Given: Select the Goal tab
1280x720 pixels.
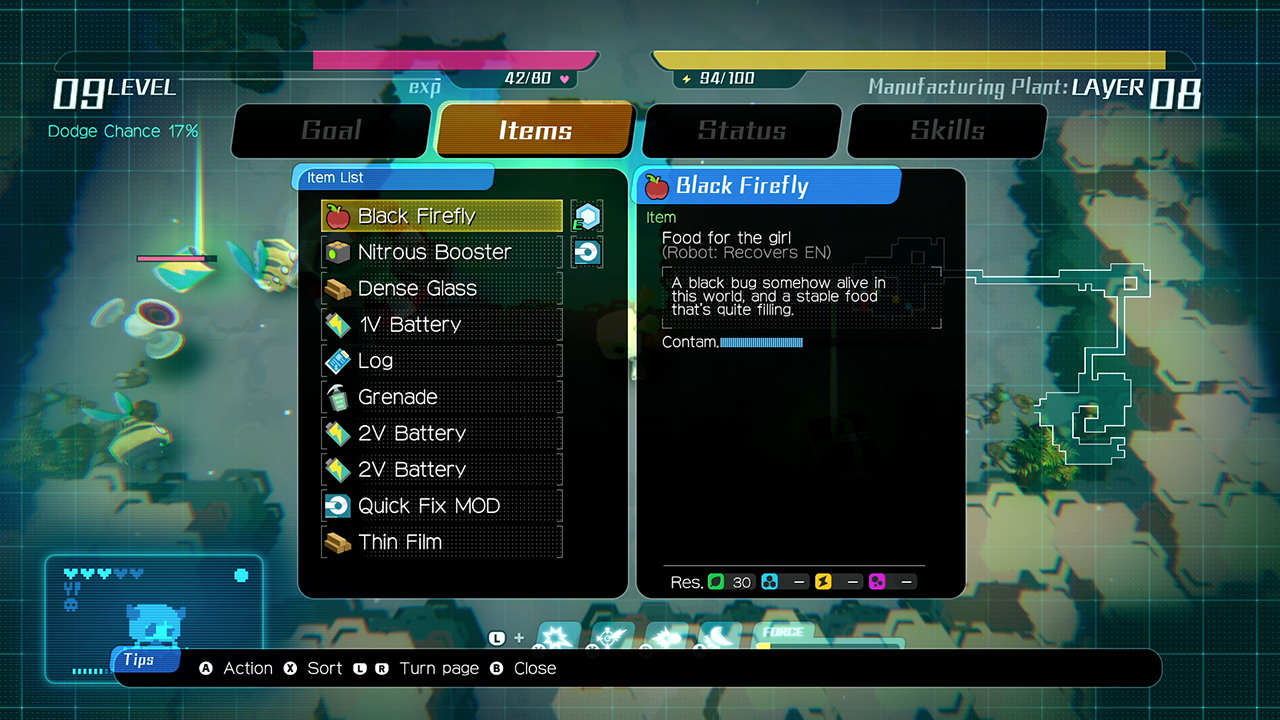Looking at the screenshot, I should 330,131.
